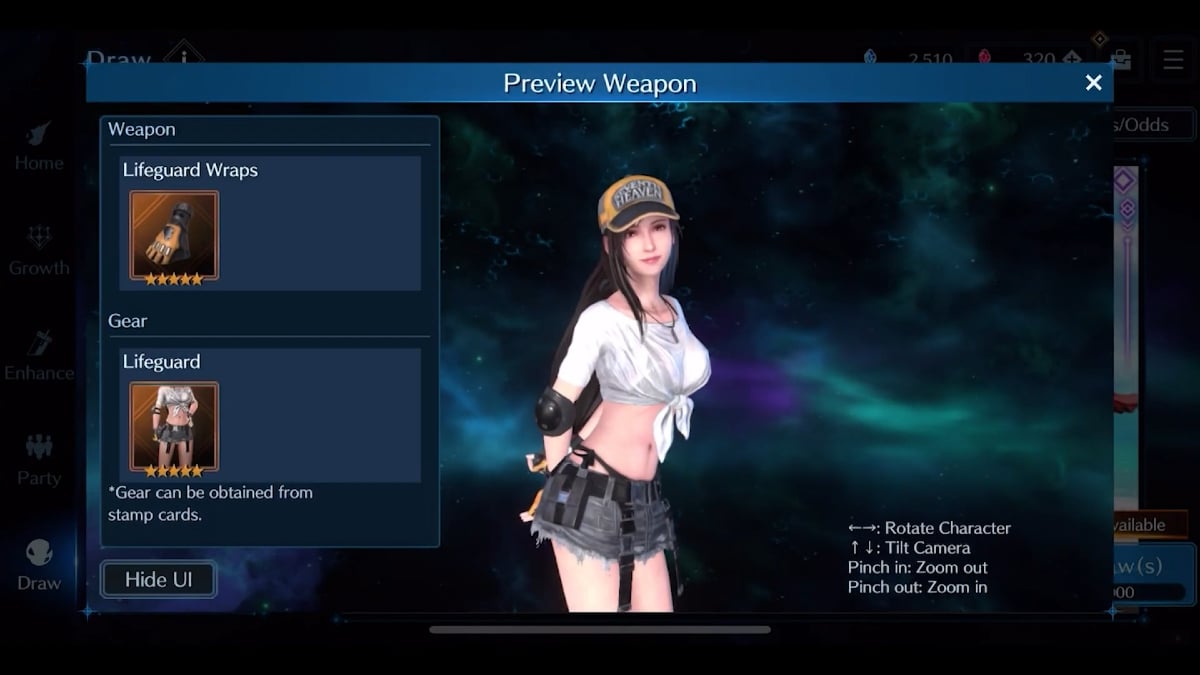Select the Lifeguard Wraps weapon icon
The height and width of the screenshot is (675, 1200).
174,236
